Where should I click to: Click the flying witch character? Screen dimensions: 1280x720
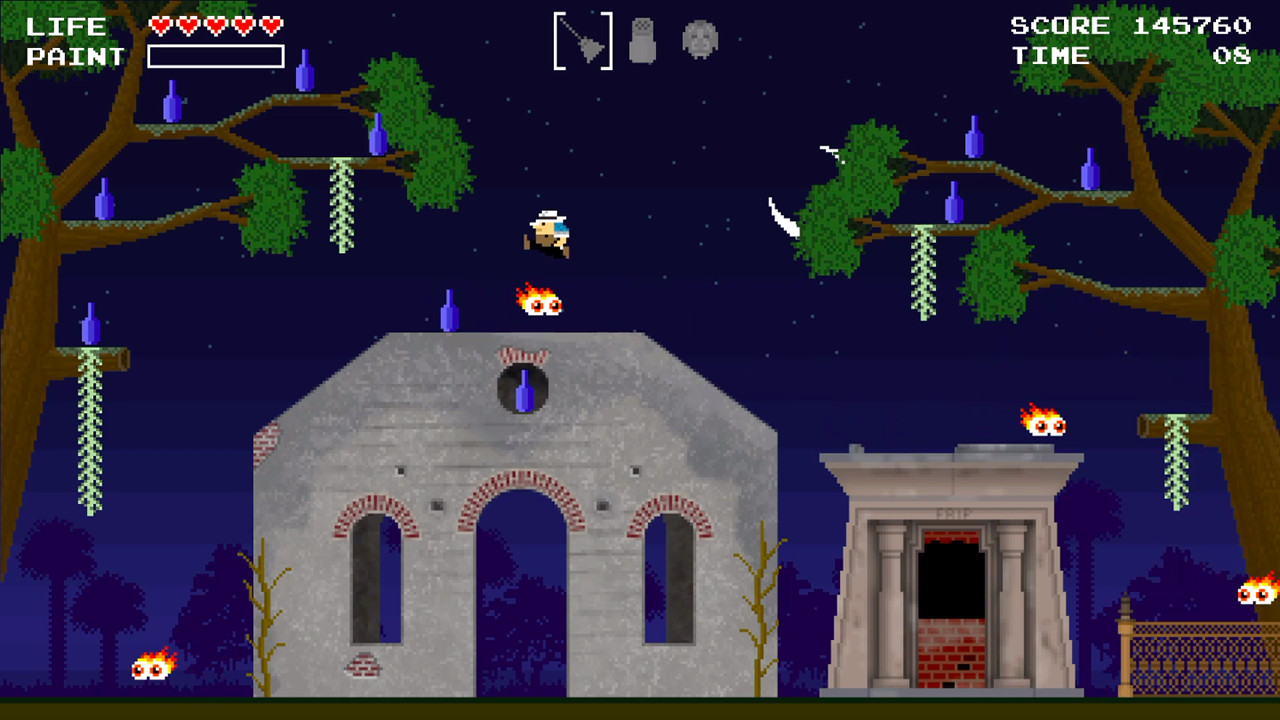(x=548, y=232)
